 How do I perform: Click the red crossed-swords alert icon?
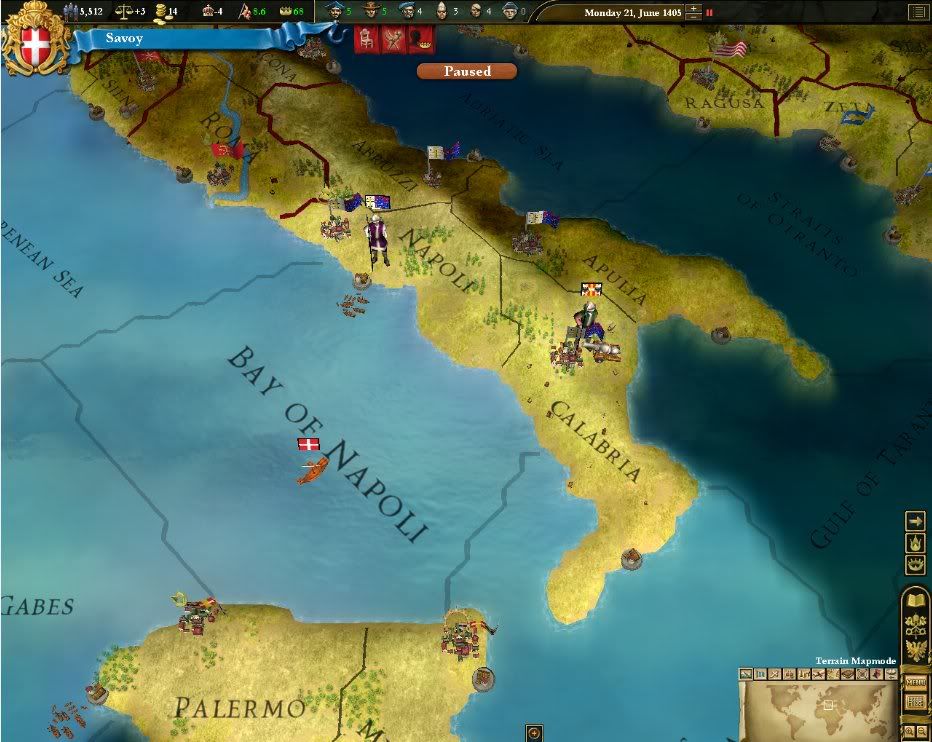[393, 40]
